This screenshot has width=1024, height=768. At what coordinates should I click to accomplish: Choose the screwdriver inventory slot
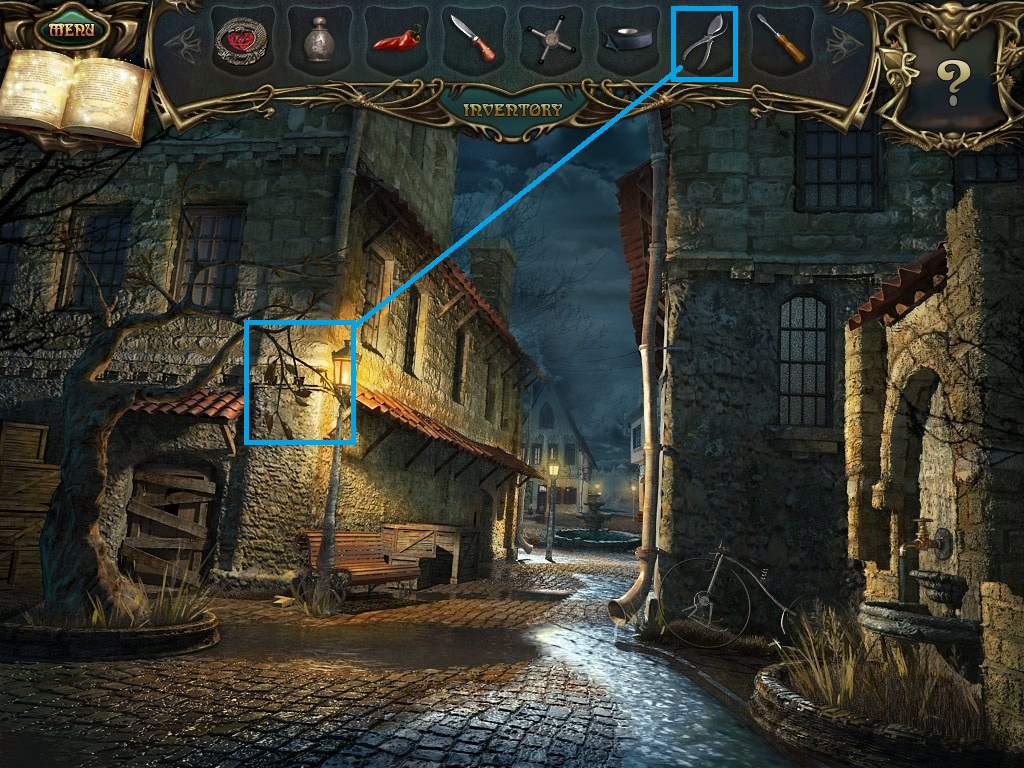click(781, 42)
